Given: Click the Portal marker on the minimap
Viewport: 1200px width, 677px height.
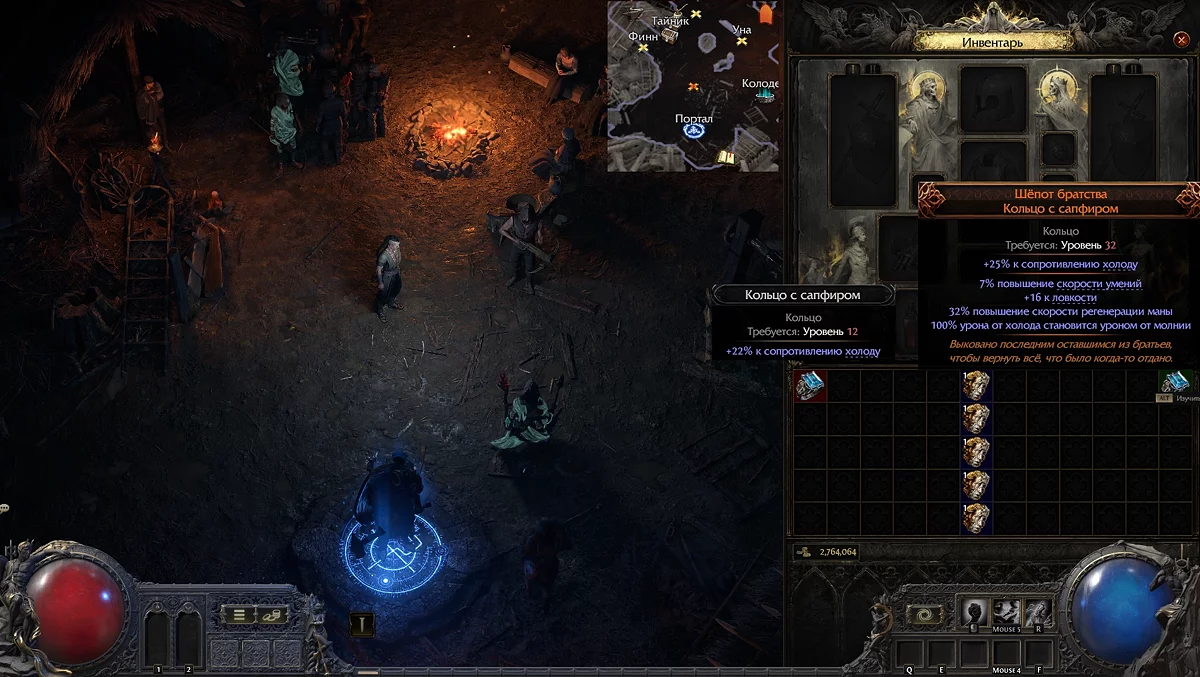Looking at the screenshot, I should pos(694,131).
